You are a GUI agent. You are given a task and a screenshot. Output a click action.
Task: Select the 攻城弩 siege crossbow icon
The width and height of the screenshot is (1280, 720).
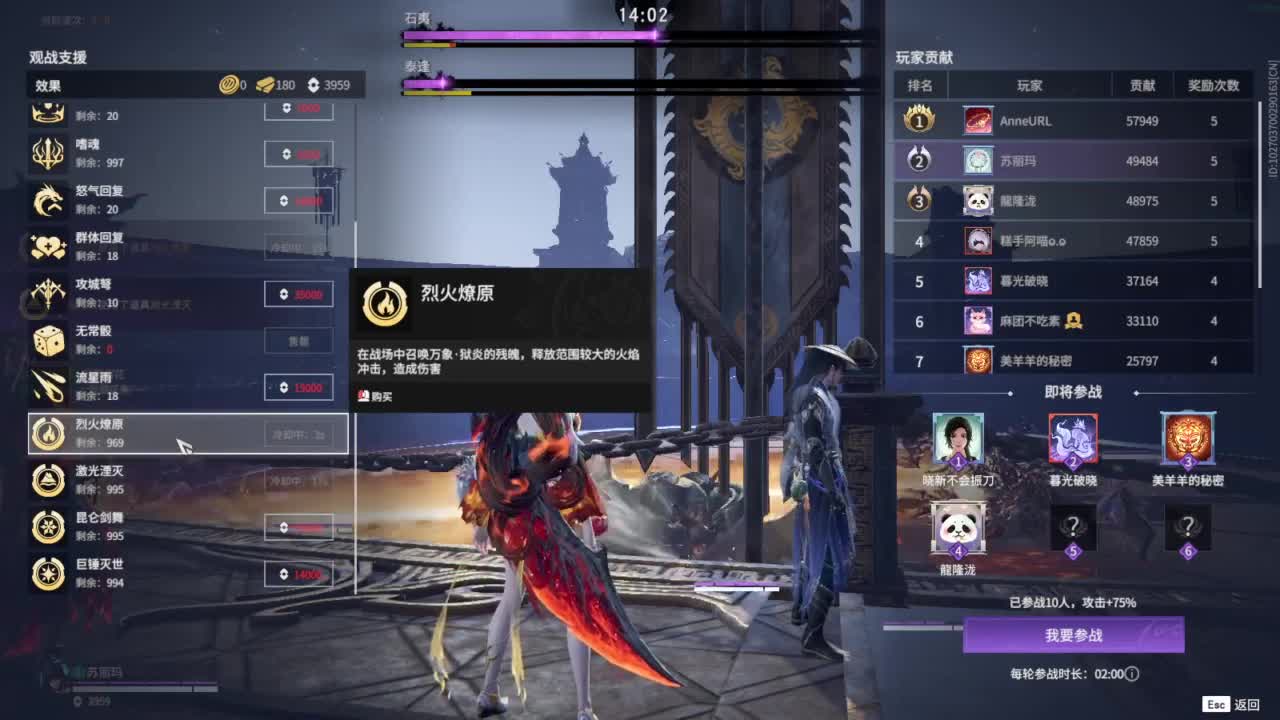(47, 293)
